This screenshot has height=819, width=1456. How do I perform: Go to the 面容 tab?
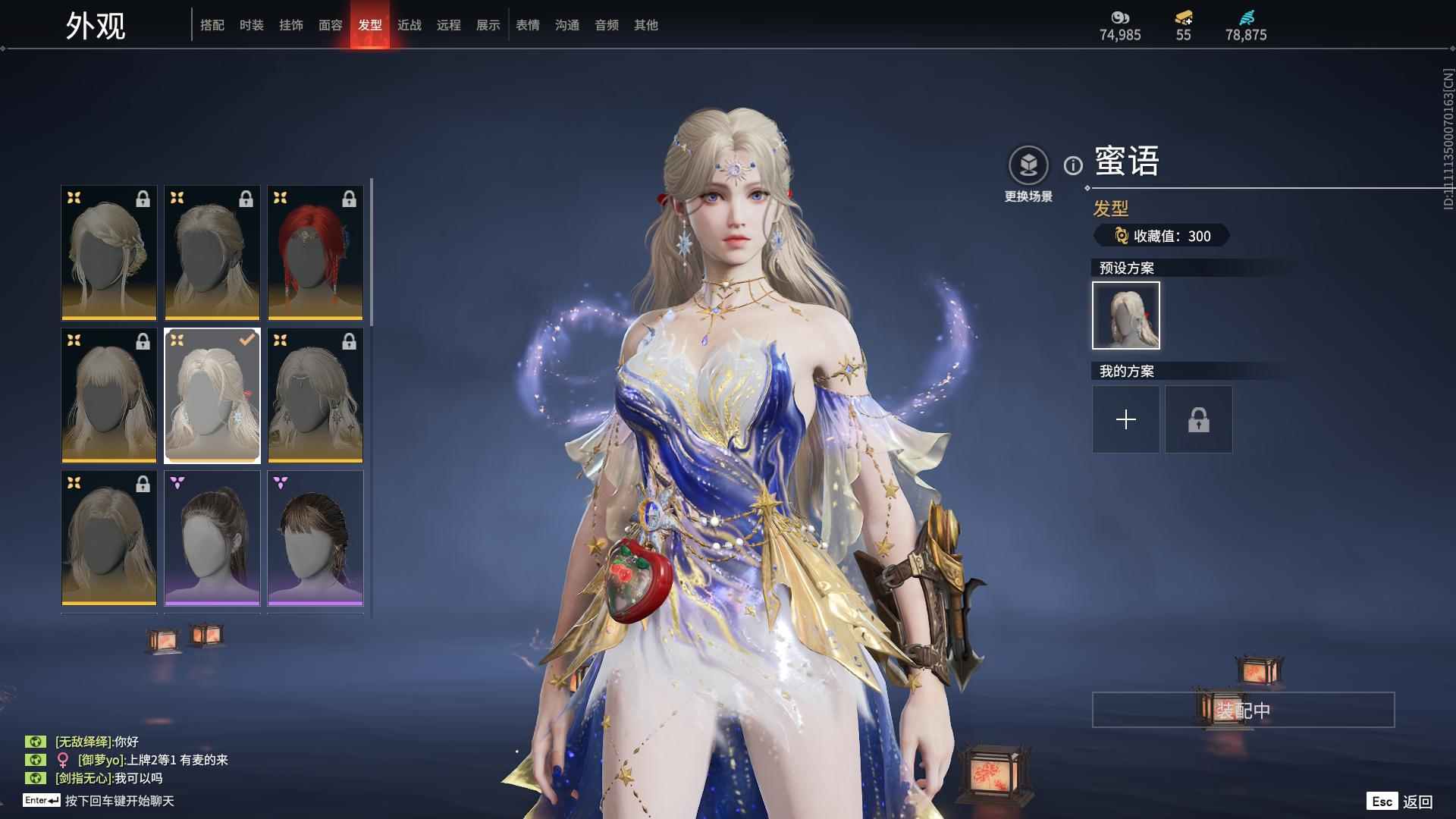tap(331, 25)
